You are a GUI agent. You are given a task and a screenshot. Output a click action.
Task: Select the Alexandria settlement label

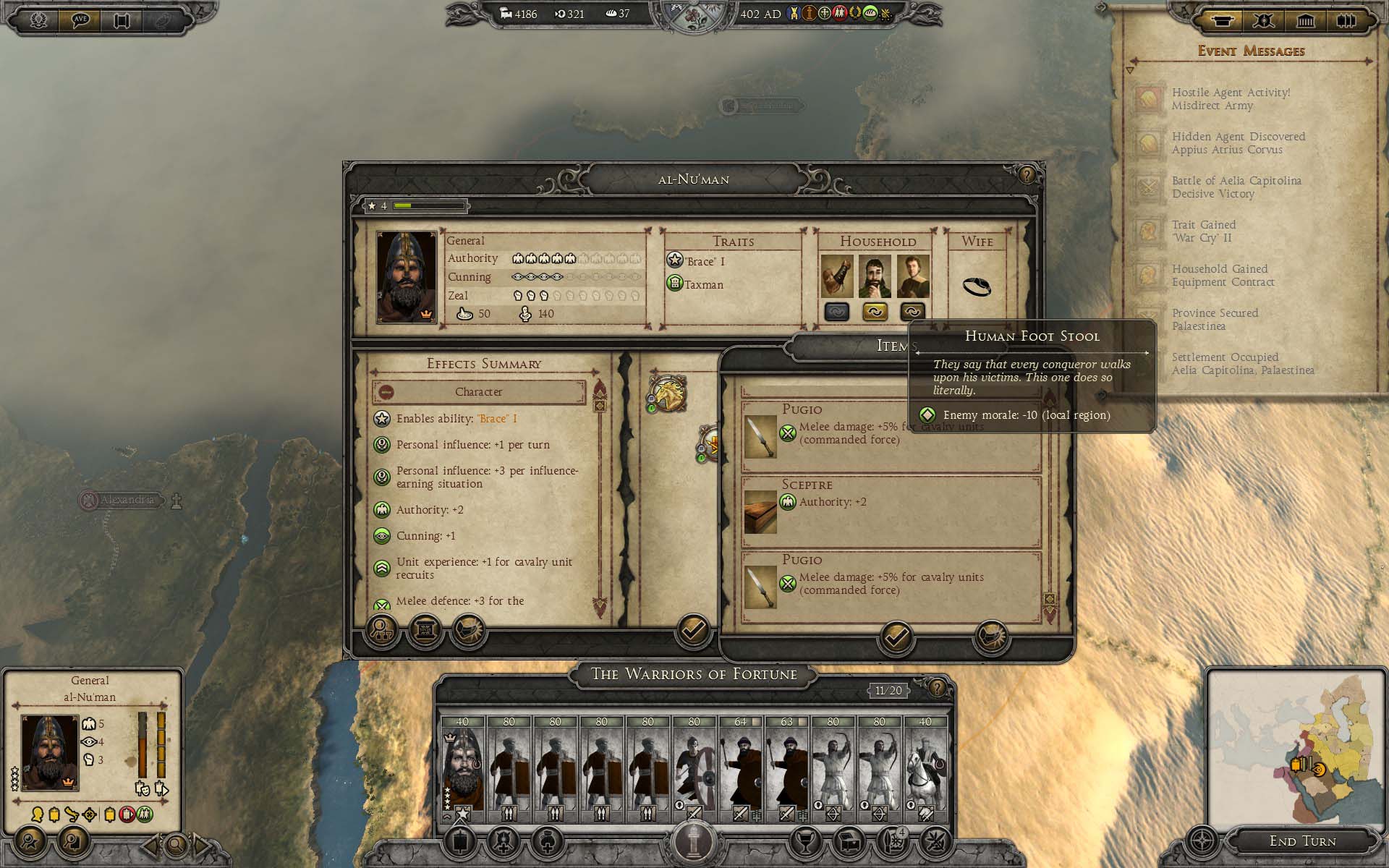tap(127, 500)
